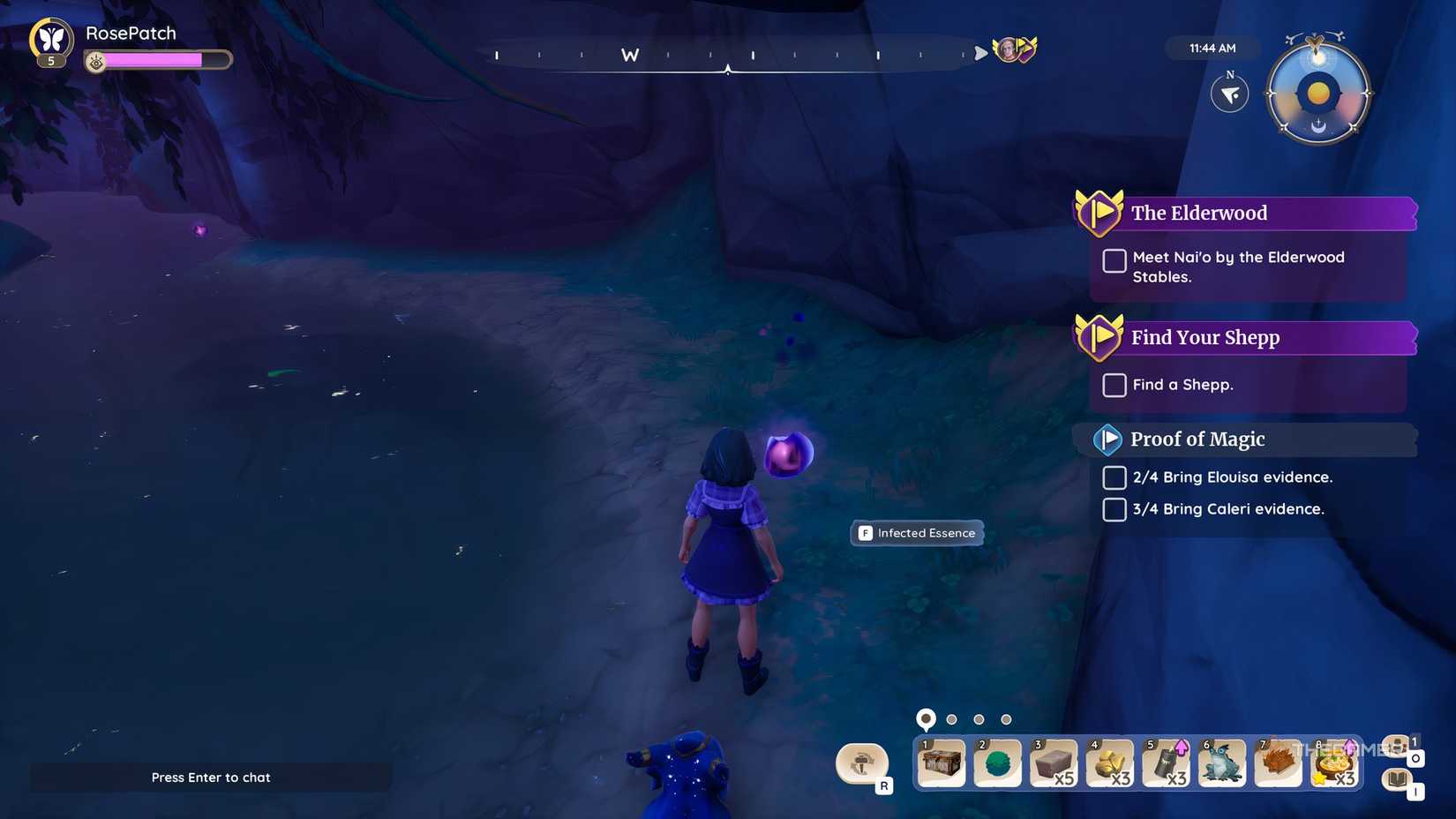Switch to the second hotbar page dot
The width and height of the screenshot is (1456, 819).
point(952,719)
